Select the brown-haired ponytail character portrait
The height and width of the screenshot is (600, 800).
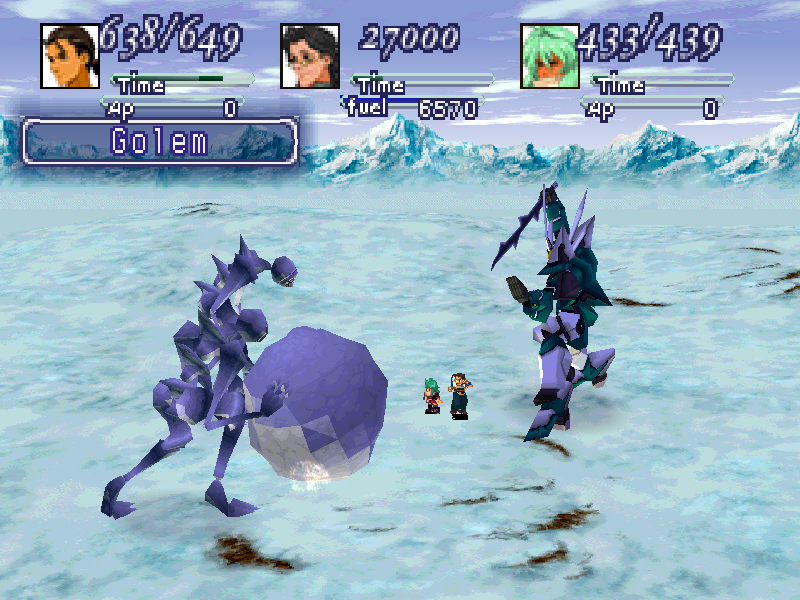point(70,56)
